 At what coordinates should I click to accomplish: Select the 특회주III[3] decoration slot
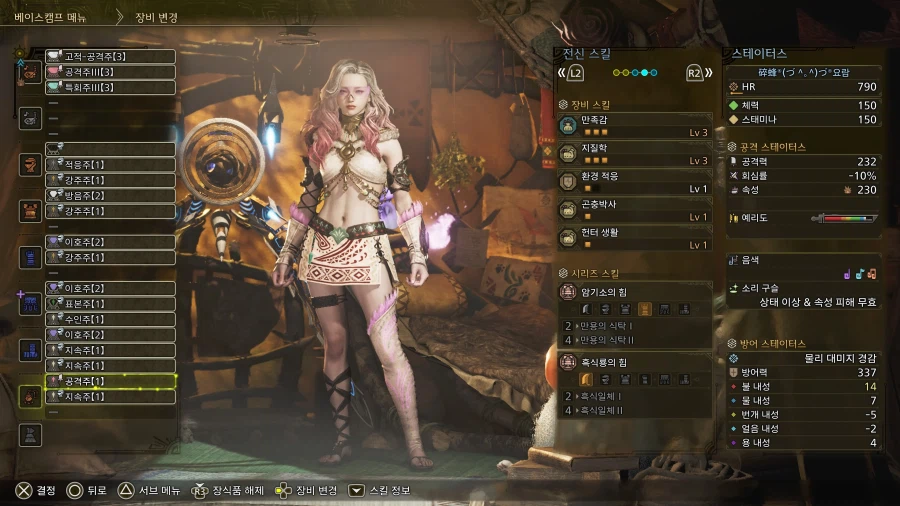pos(110,88)
